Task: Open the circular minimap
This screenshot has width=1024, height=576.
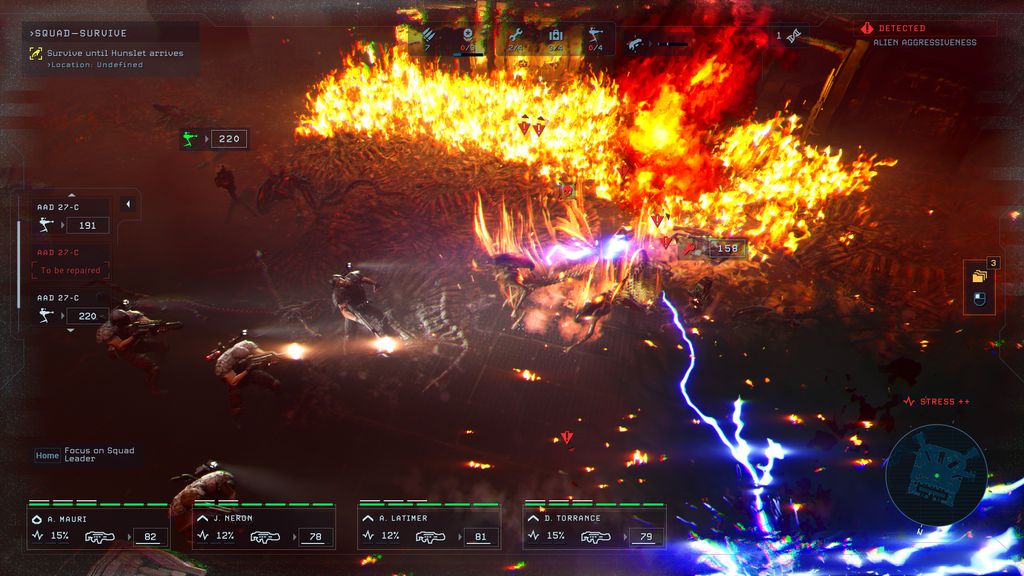Action: pyautogui.click(x=935, y=475)
